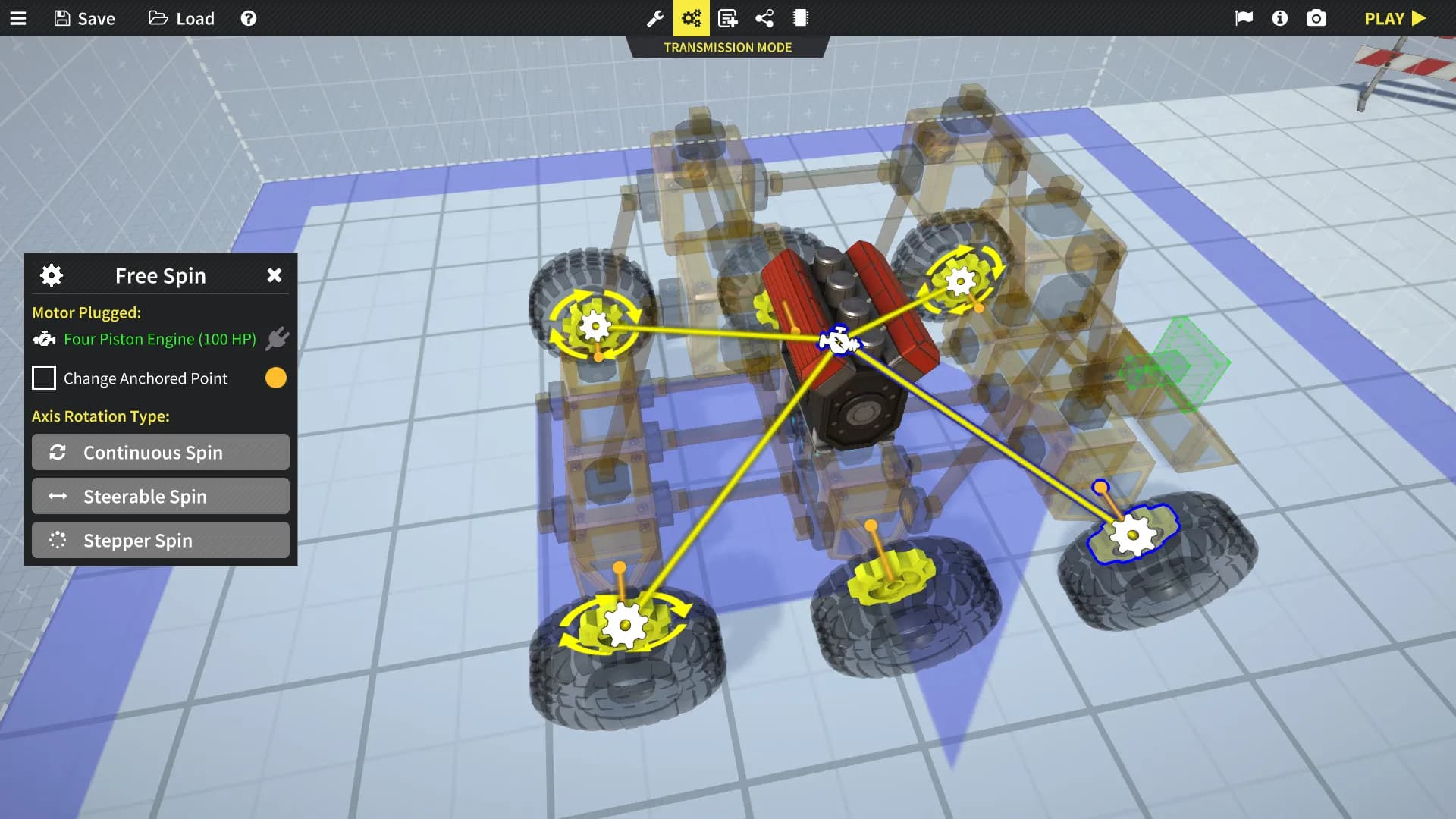This screenshot has height=819, width=1456.
Task: Toggle Change Anchored Point checkbox
Action: 44,378
